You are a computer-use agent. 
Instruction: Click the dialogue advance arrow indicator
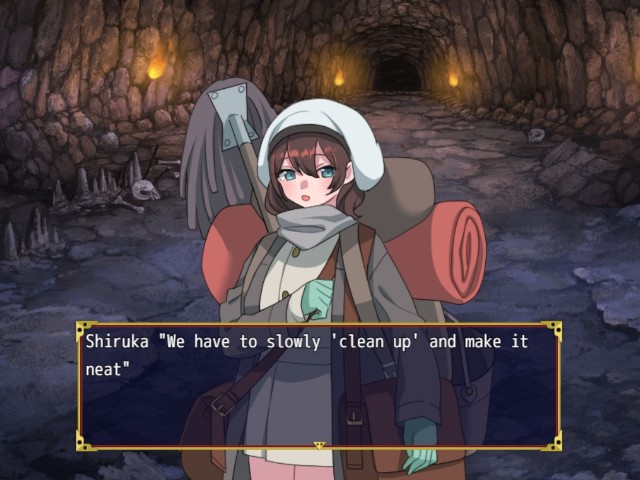[319, 444]
